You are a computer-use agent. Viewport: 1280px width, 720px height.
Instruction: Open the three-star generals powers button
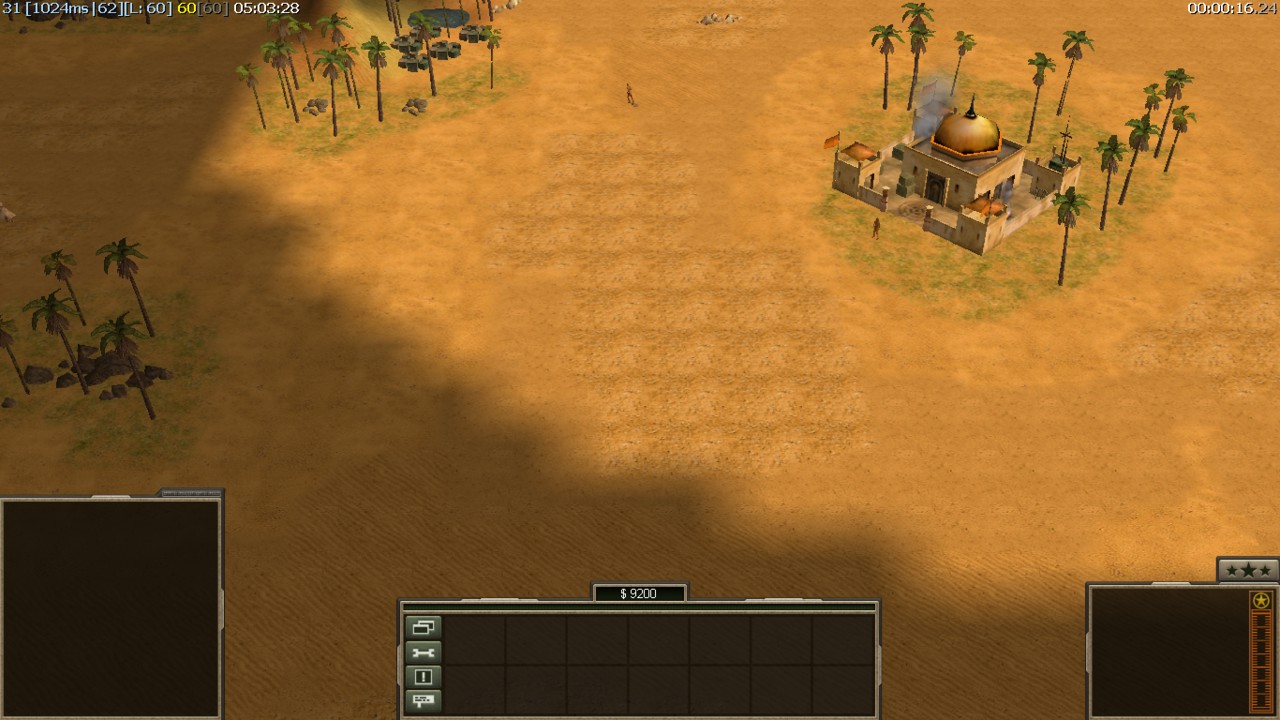point(1248,570)
